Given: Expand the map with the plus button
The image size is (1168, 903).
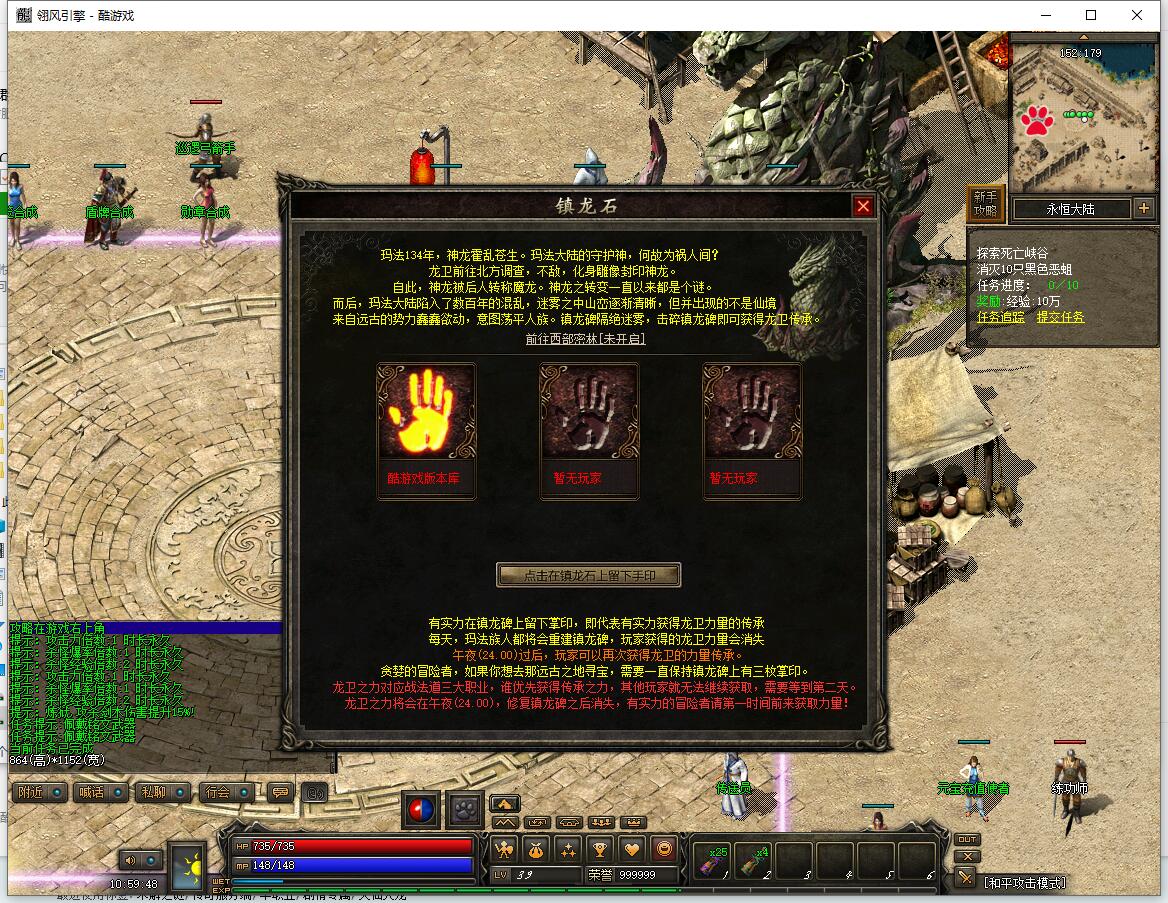Looking at the screenshot, I should 1144,209.
